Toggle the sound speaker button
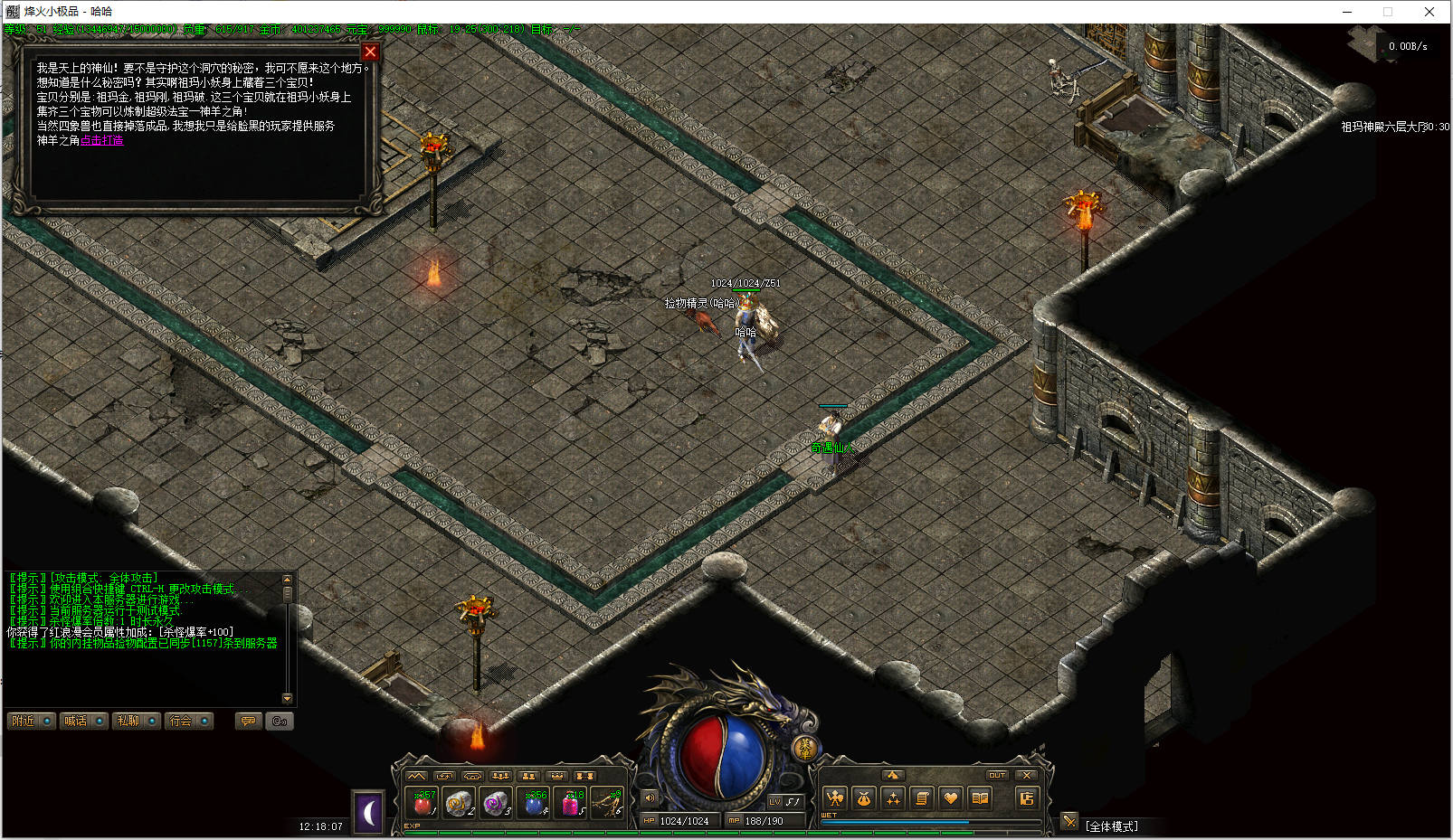The width and height of the screenshot is (1453, 840). tap(650, 798)
